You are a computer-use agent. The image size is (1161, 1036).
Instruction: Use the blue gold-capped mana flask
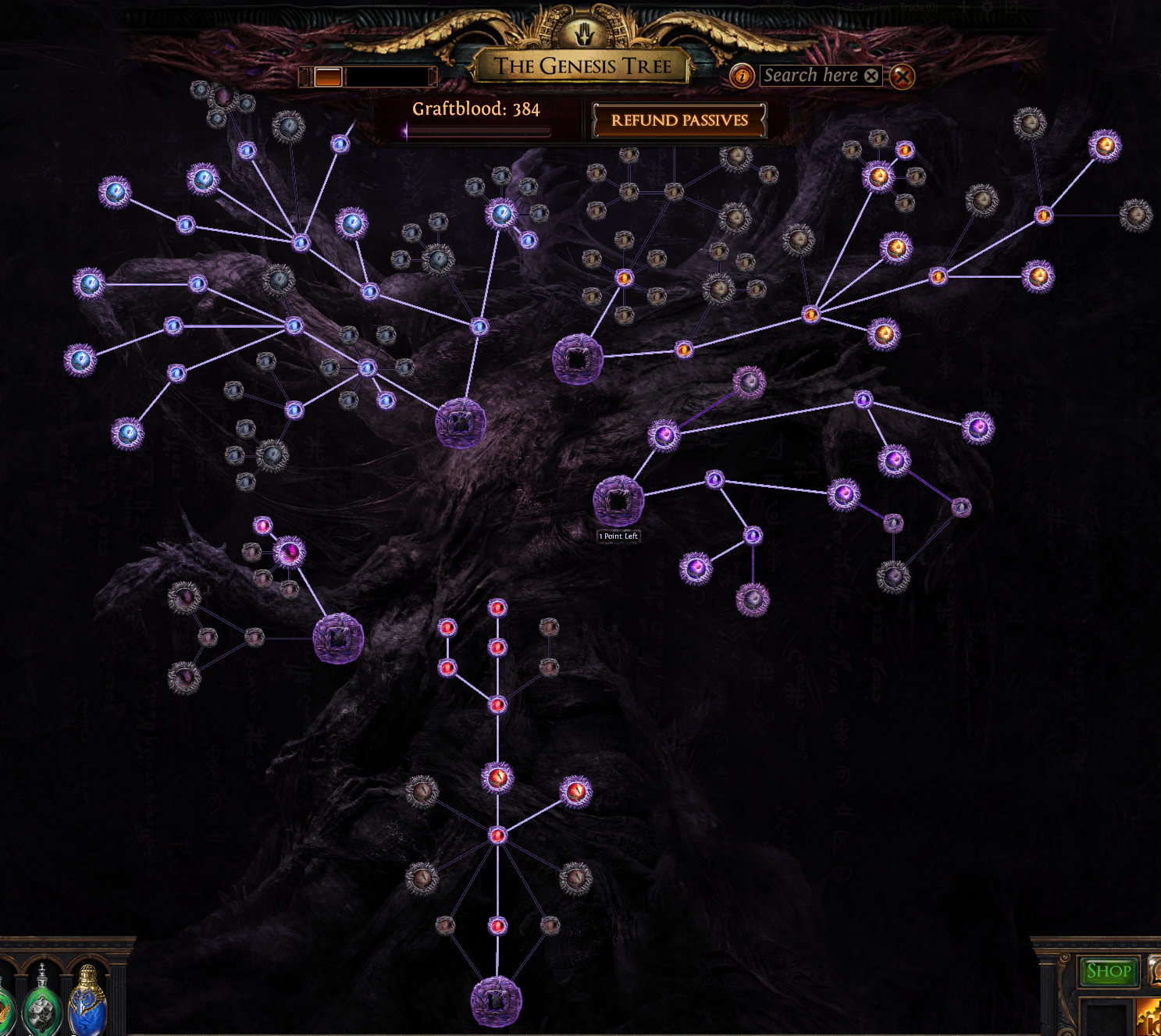pyautogui.click(x=87, y=1001)
